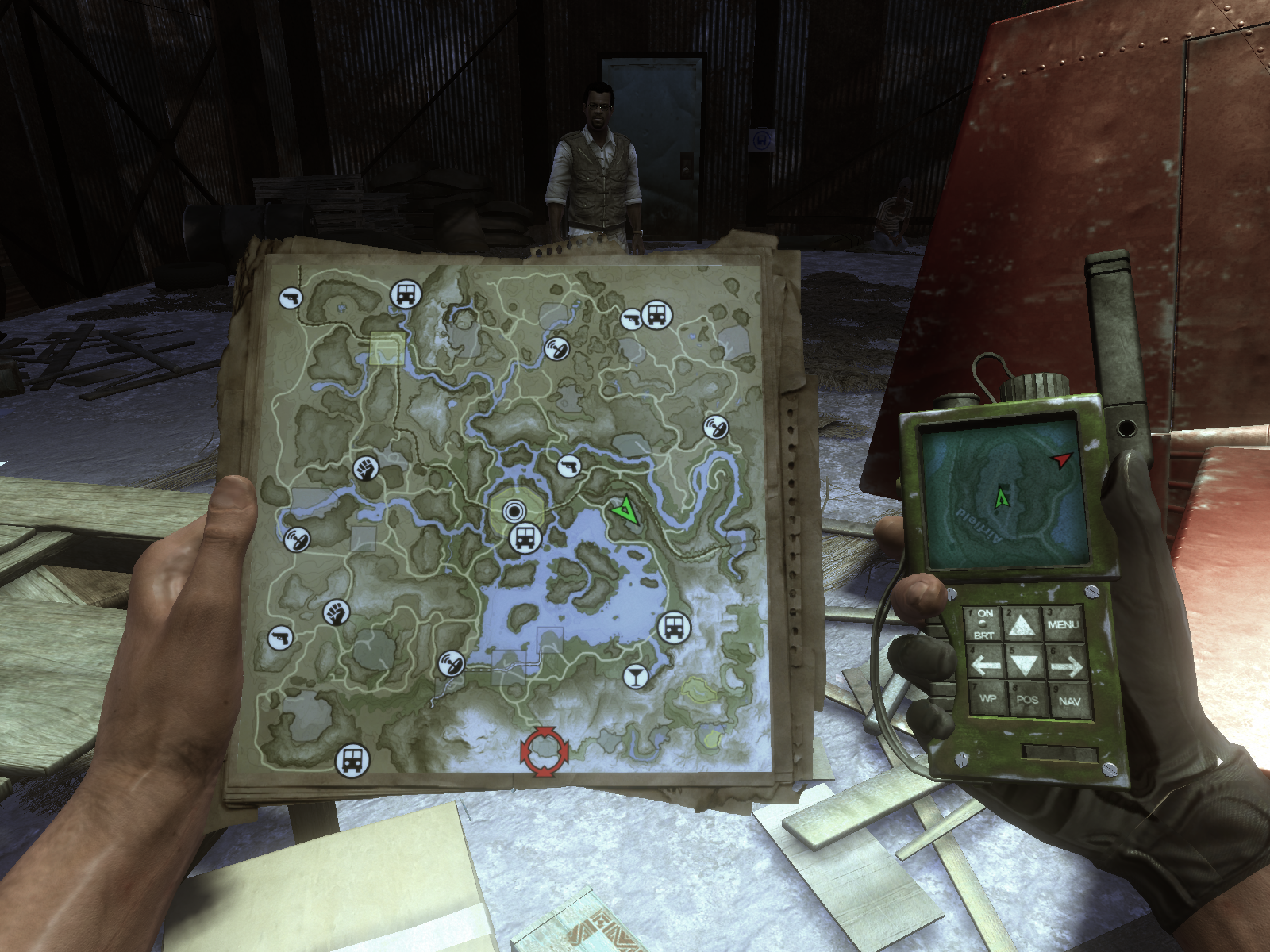Click the green player arrow on paper map
This screenshot has width=1270, height=952.
(x=627, y=509)
